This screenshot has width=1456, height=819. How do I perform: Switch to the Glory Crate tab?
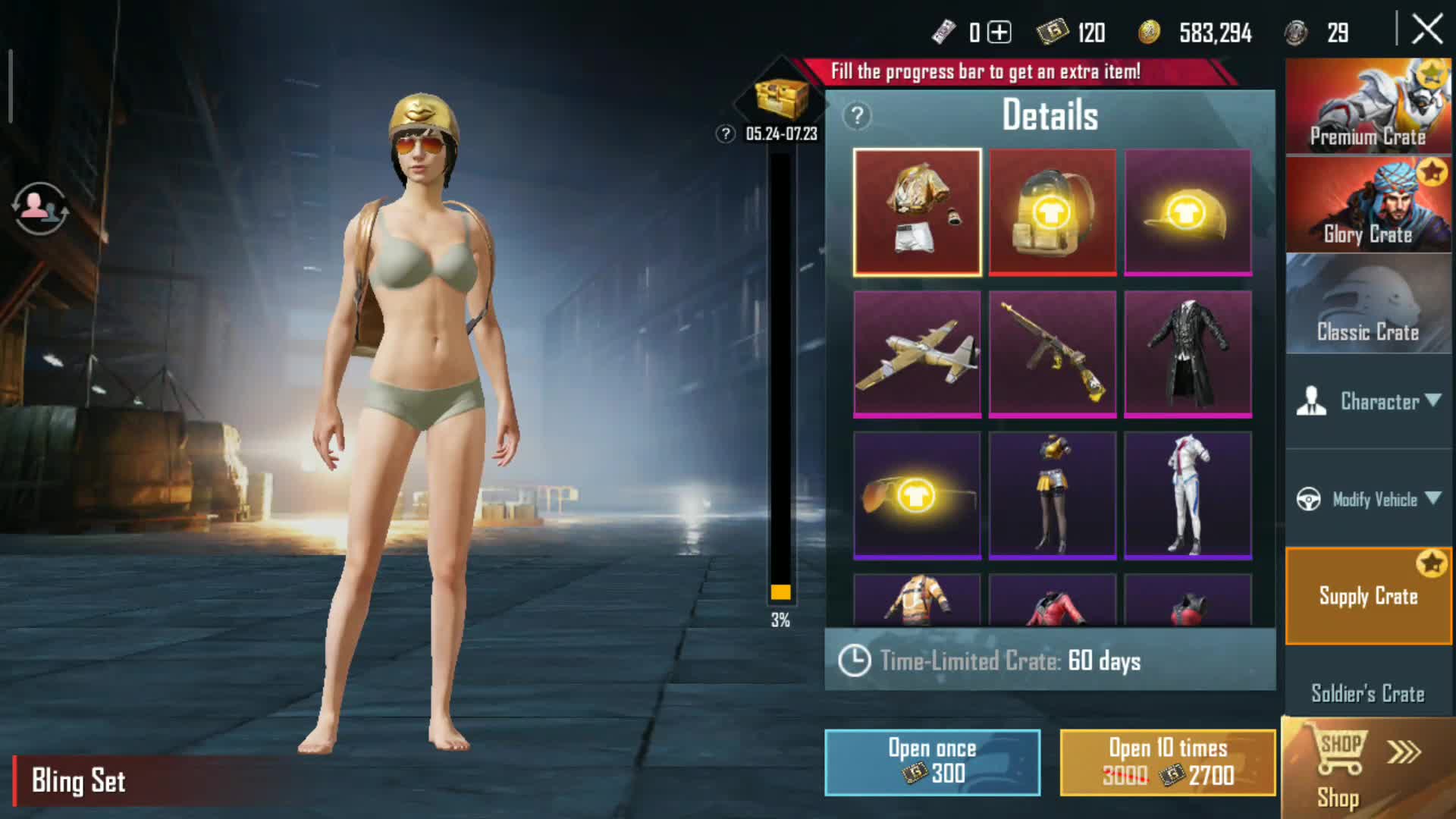pyautogui.click(x=1368, y=205)
